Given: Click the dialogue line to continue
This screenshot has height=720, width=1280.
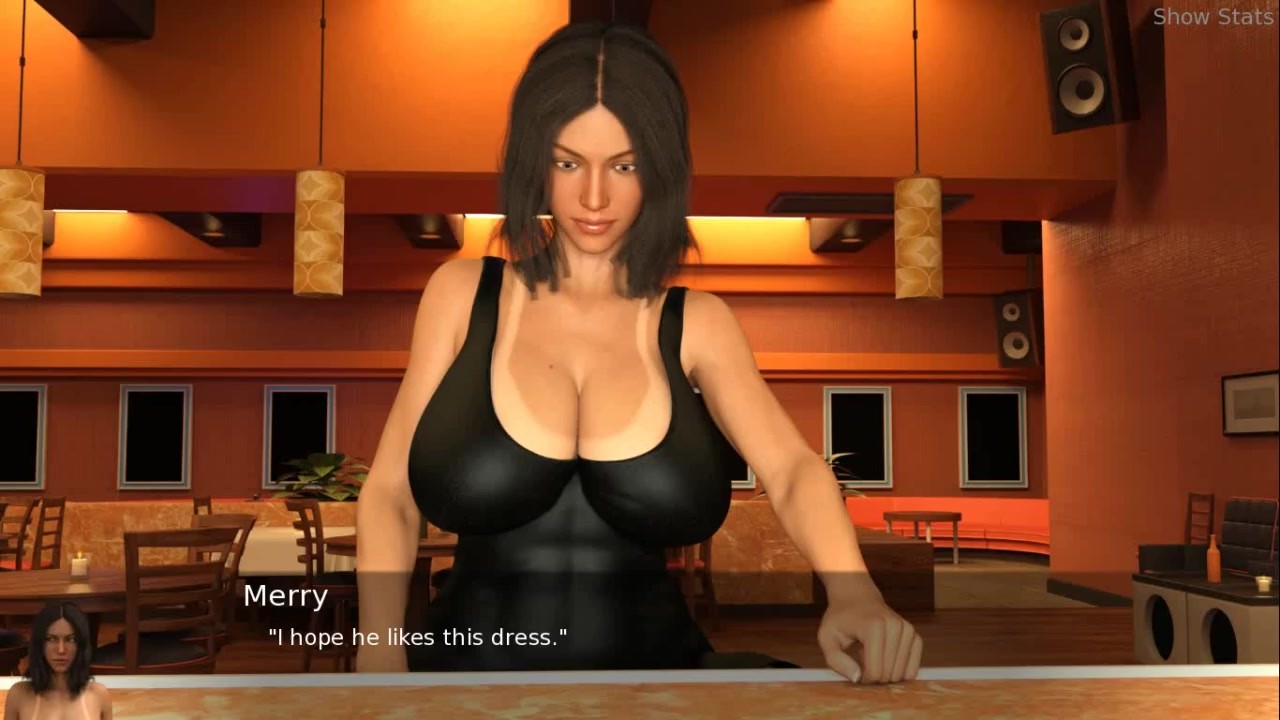Looking at the screenshot, I should 418,637.
